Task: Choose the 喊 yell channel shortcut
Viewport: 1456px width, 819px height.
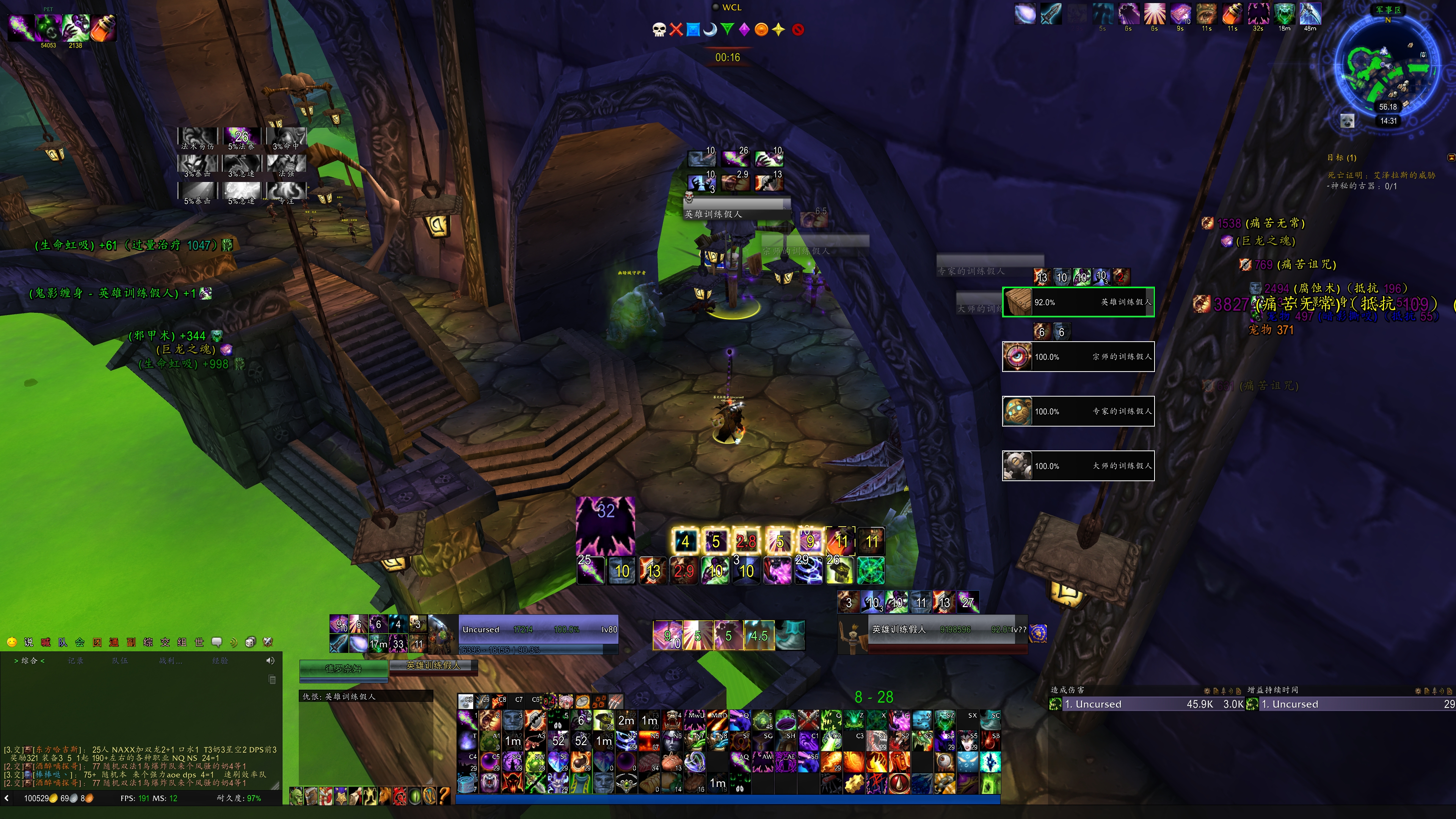Action: tap(46, 642)
